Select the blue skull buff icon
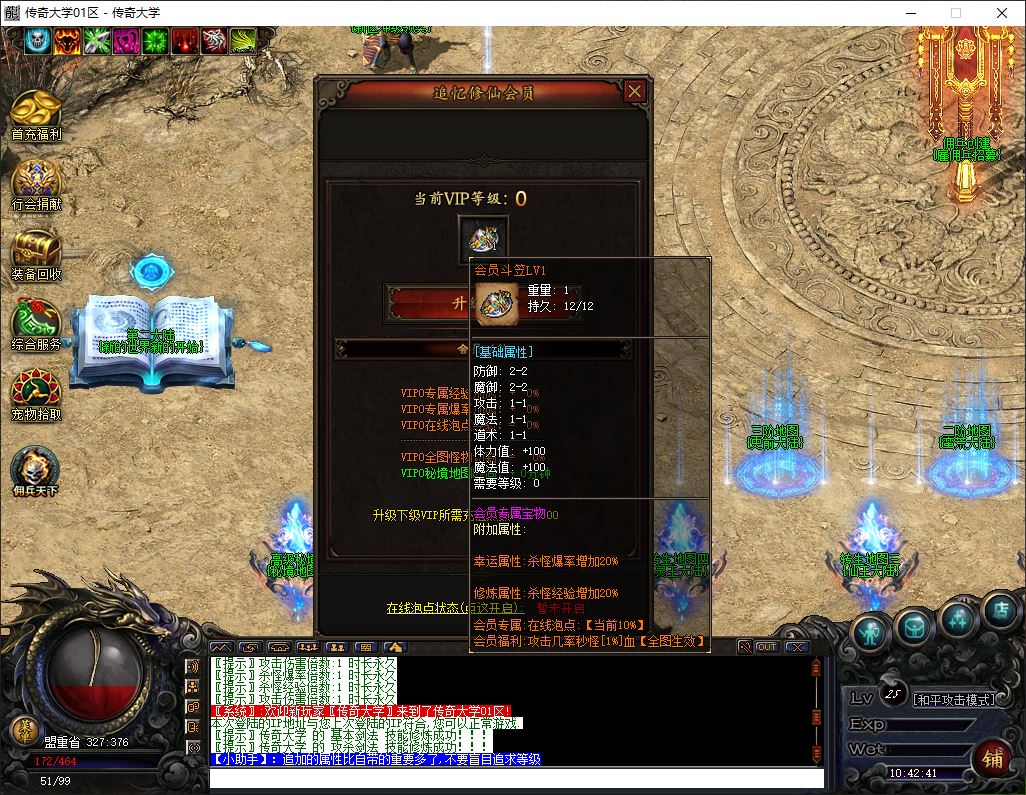The image size is (1026, 795). click(x=38, y=40)
